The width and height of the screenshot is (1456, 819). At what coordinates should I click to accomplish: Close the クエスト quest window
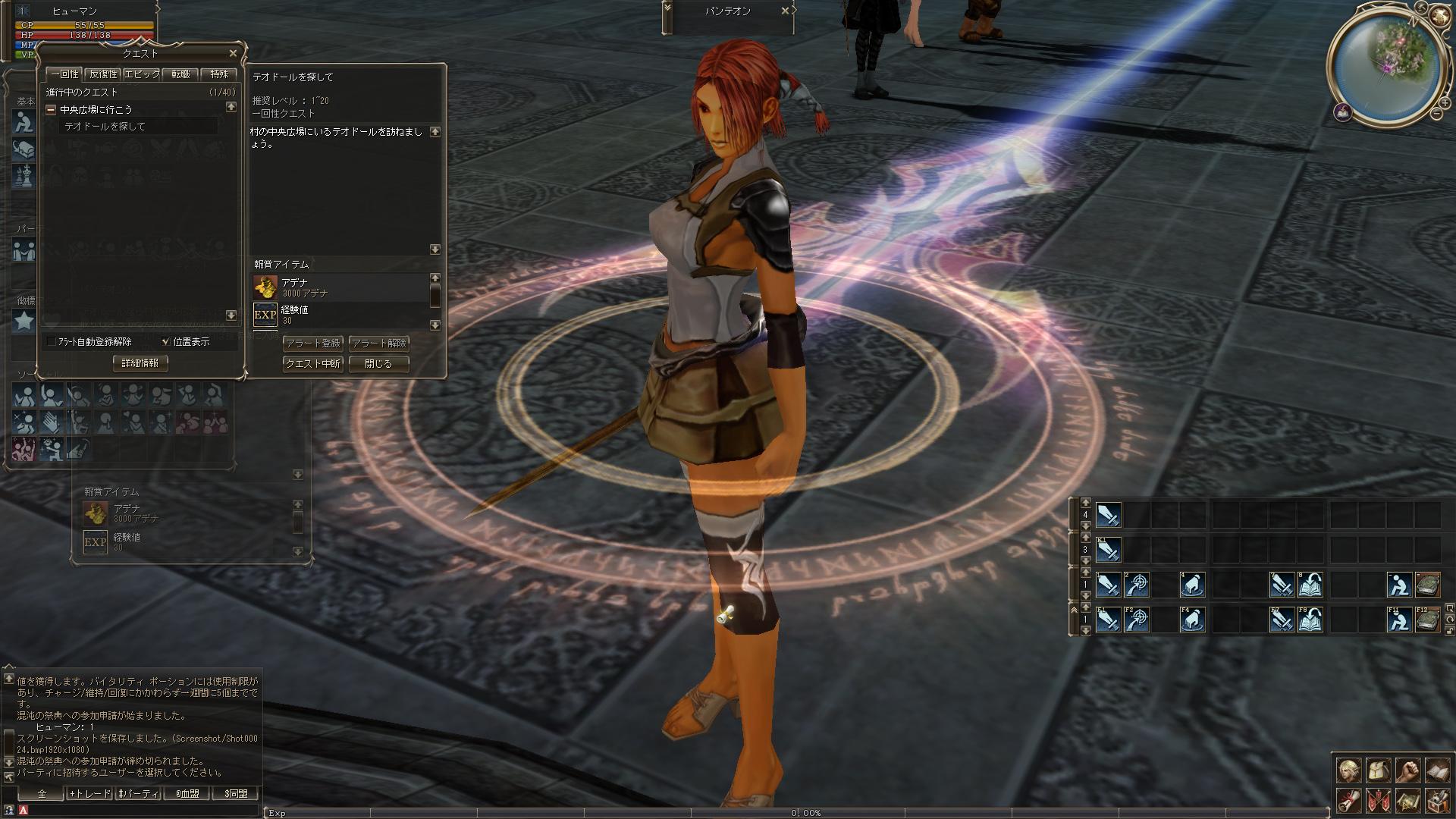(x=233, y=53)
